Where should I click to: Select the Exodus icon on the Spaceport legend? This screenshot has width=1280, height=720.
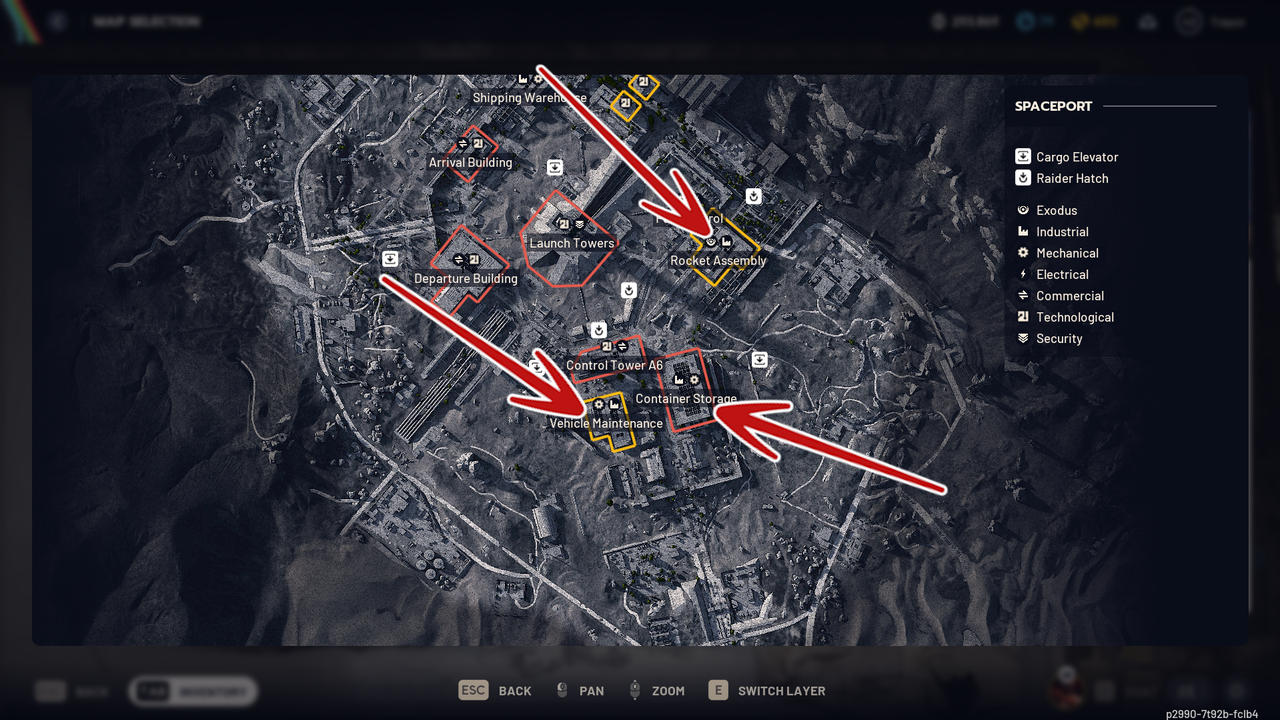click(x=1023, y=210)
